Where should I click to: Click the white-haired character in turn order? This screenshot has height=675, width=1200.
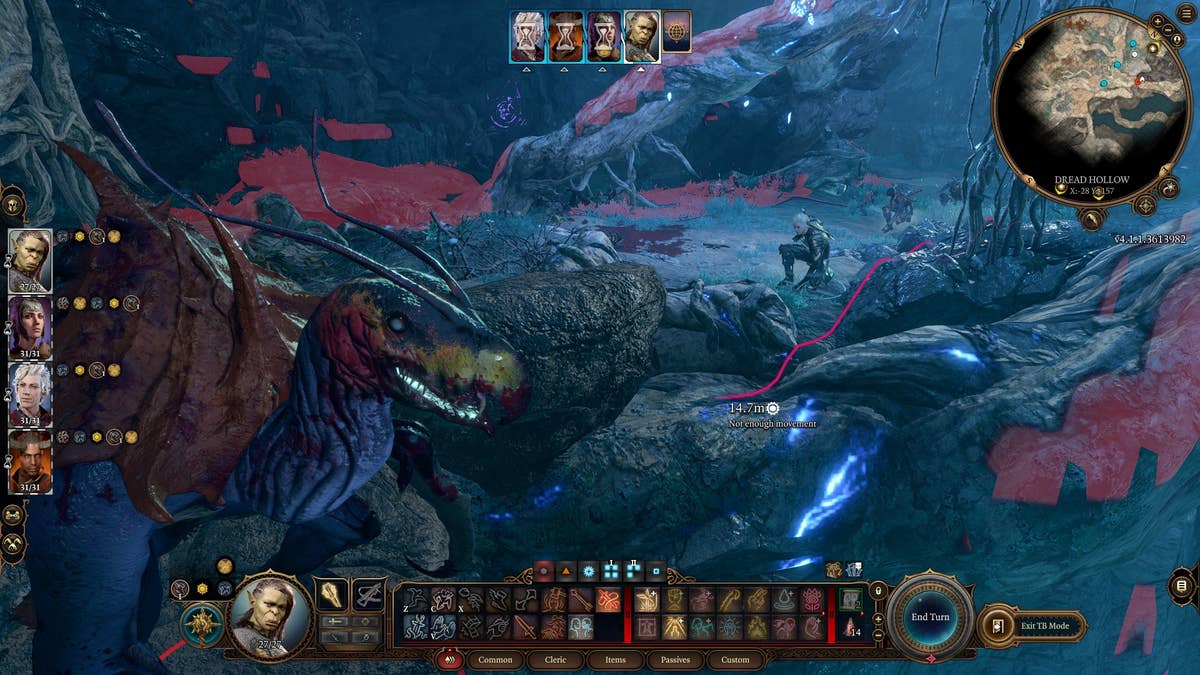[x=527, y=37]
